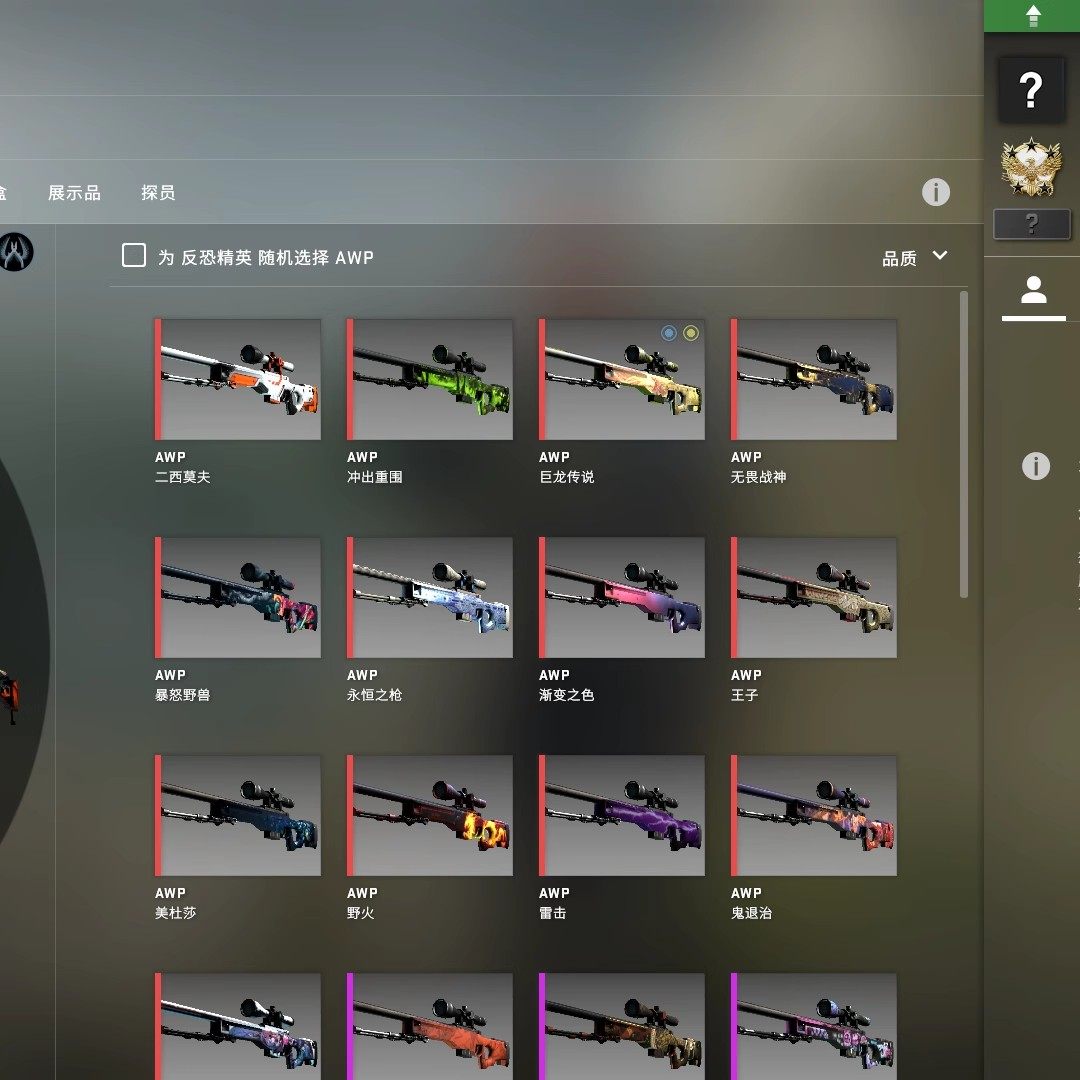Screen dimensions: 1080x1080
Task: Open the player profile silhouette tab
Action: 1033,291
